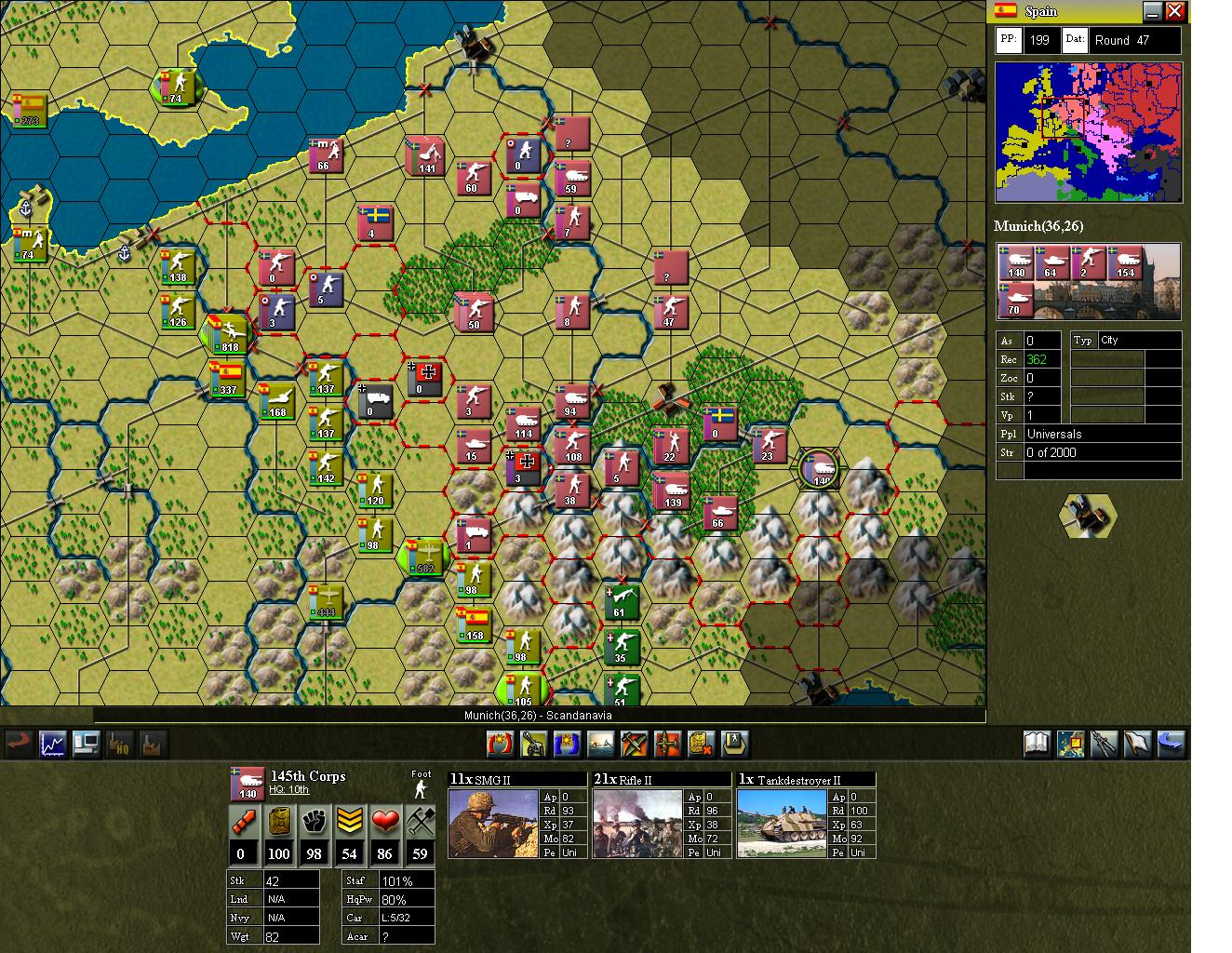Screen dimensions: 1232x953
Task: Open the game manual book icon
Action: click(1036, 744)
